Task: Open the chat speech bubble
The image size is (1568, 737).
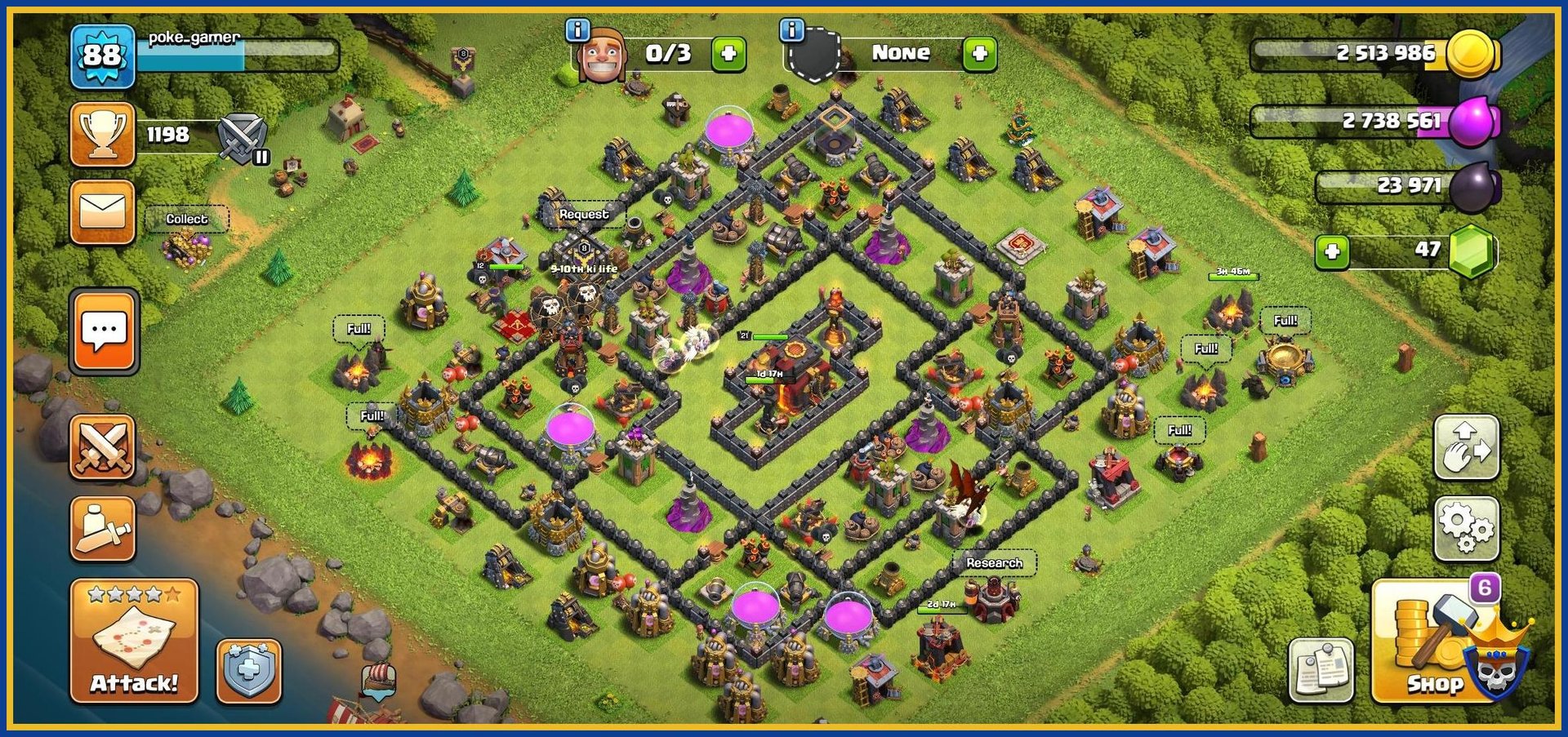Action: 104,332
